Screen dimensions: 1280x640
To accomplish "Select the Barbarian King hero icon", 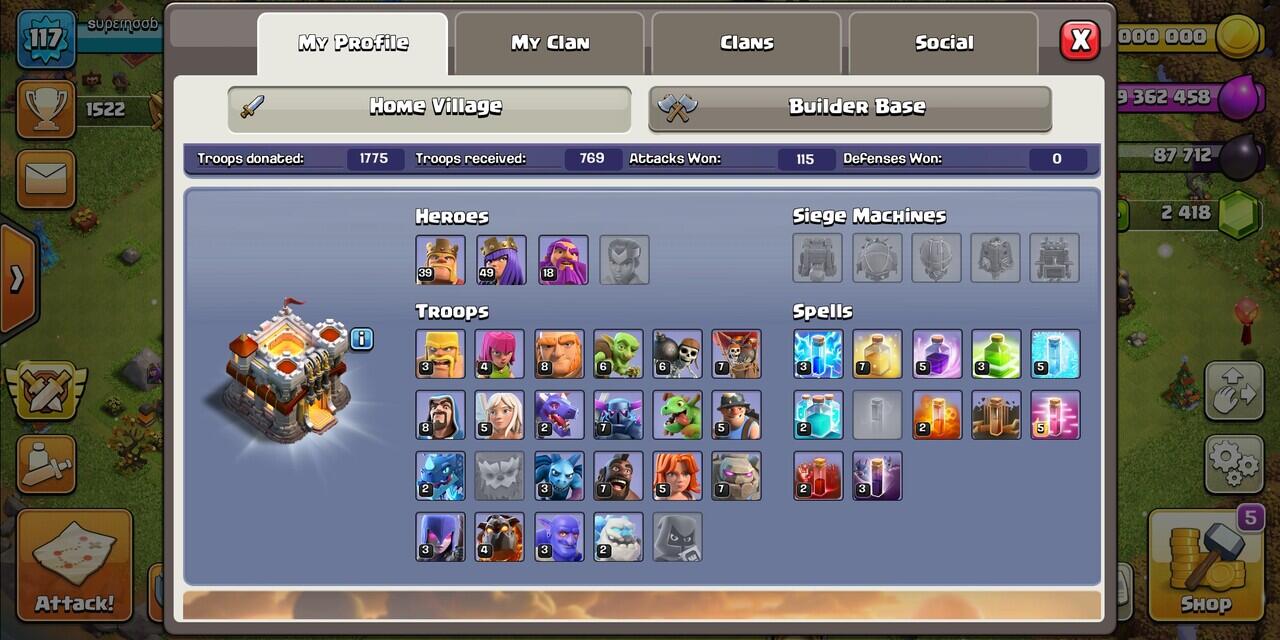I will tap(440, 260).
